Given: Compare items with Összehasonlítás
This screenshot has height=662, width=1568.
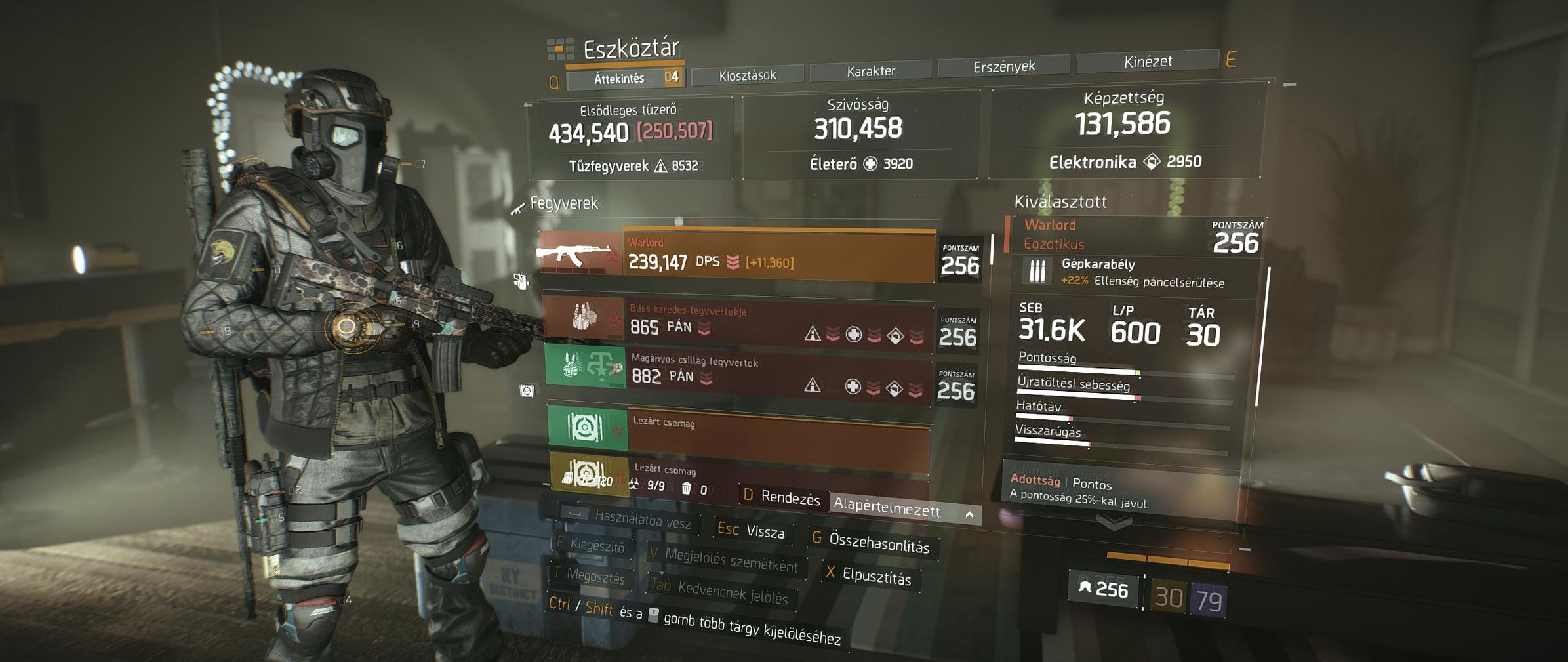Looking at the screenshot, I should (872, 542).
